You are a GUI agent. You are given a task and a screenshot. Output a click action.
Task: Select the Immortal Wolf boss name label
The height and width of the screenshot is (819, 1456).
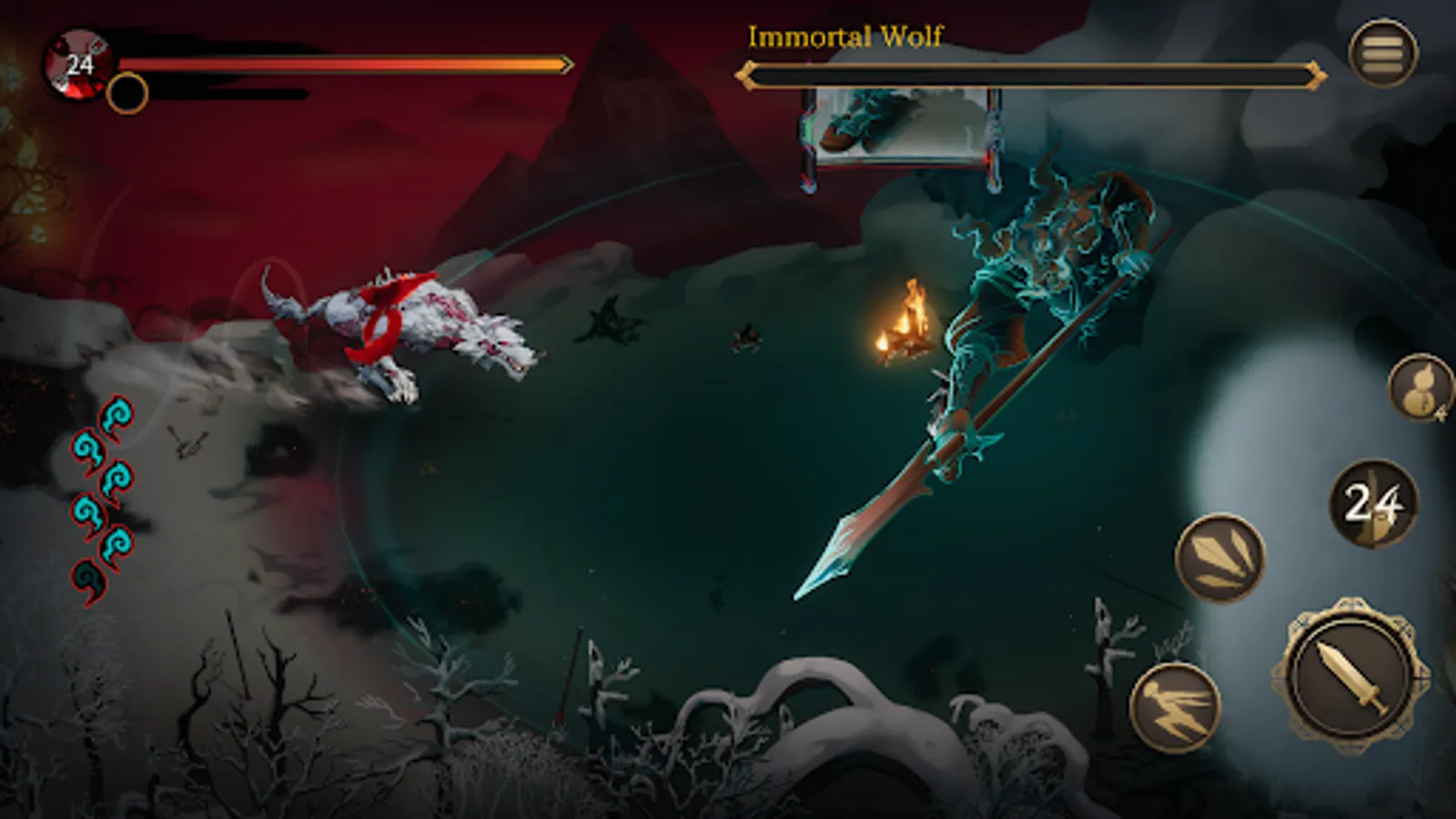tap(846, 36)
